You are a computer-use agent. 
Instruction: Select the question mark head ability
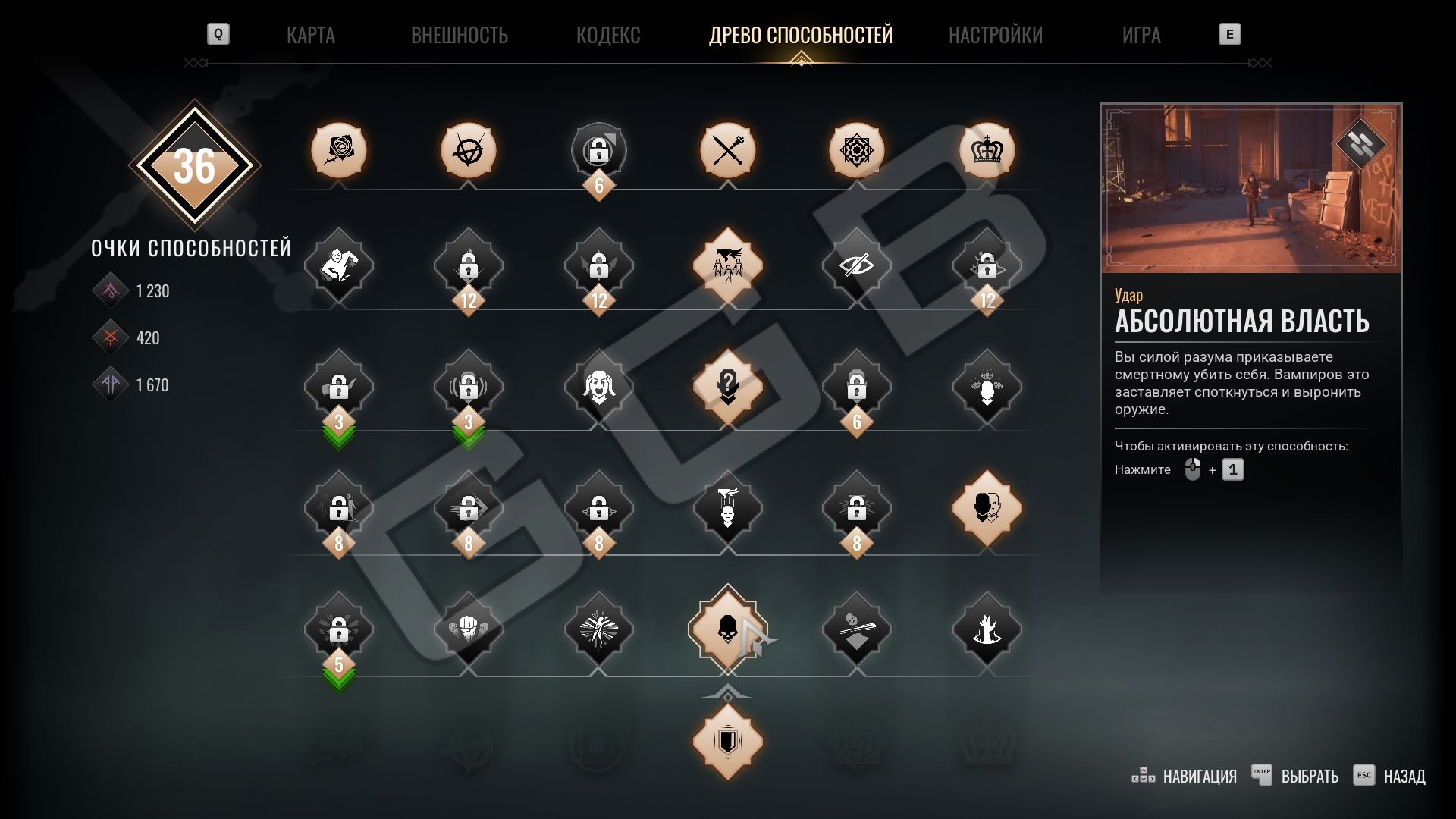tap(727, 387)
